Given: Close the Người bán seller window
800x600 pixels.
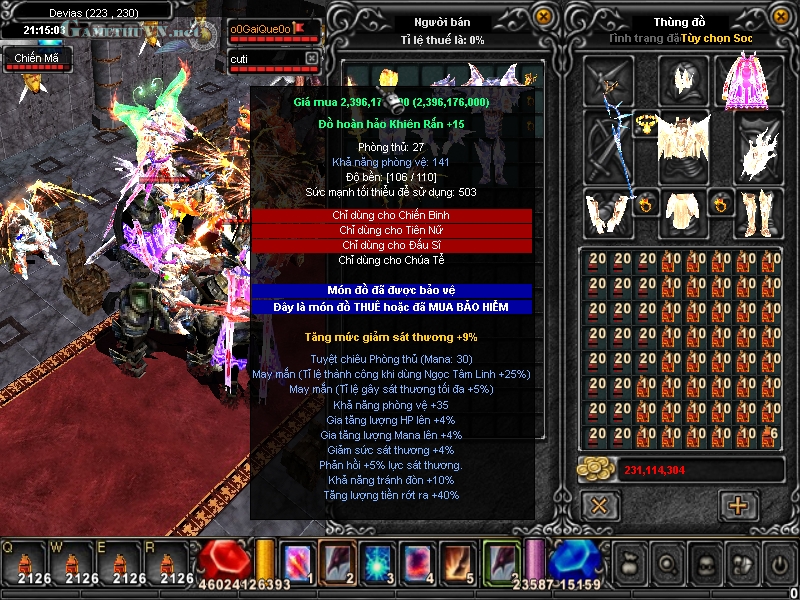Looking at the screenshot, I should point(543,17).
